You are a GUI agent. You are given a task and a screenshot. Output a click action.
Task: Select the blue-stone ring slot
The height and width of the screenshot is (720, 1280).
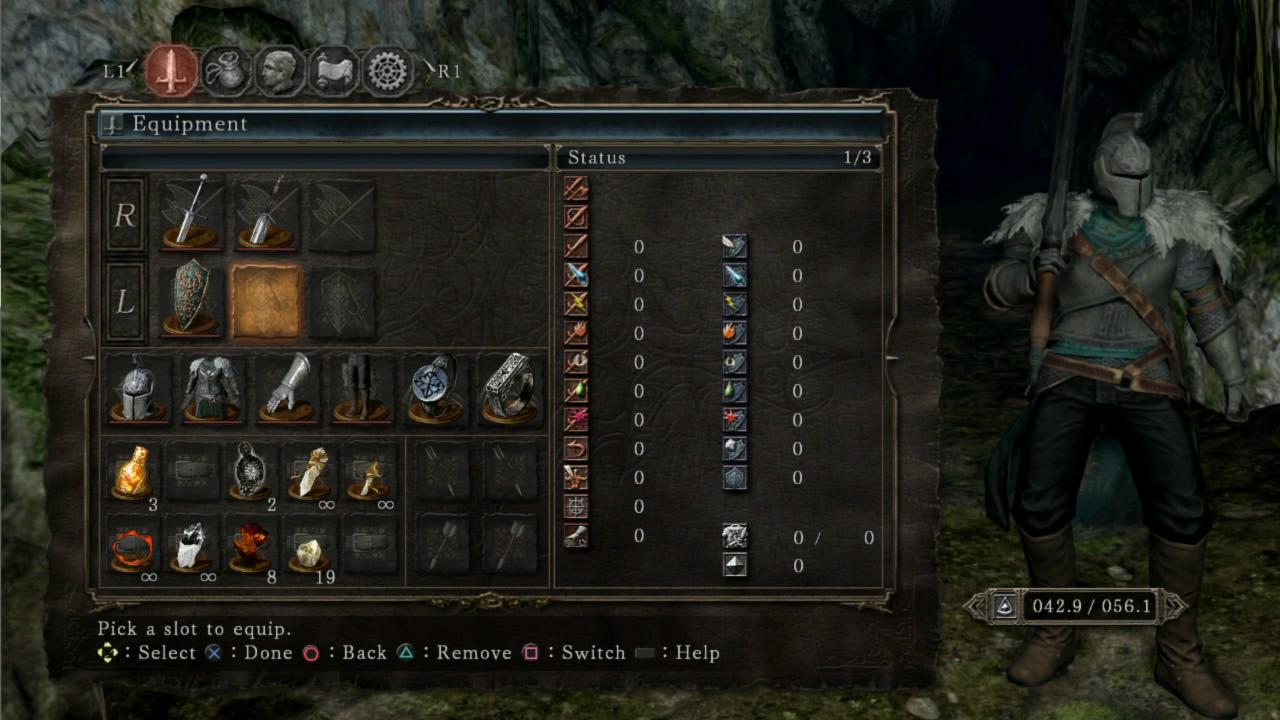click(x=435, y=388)
